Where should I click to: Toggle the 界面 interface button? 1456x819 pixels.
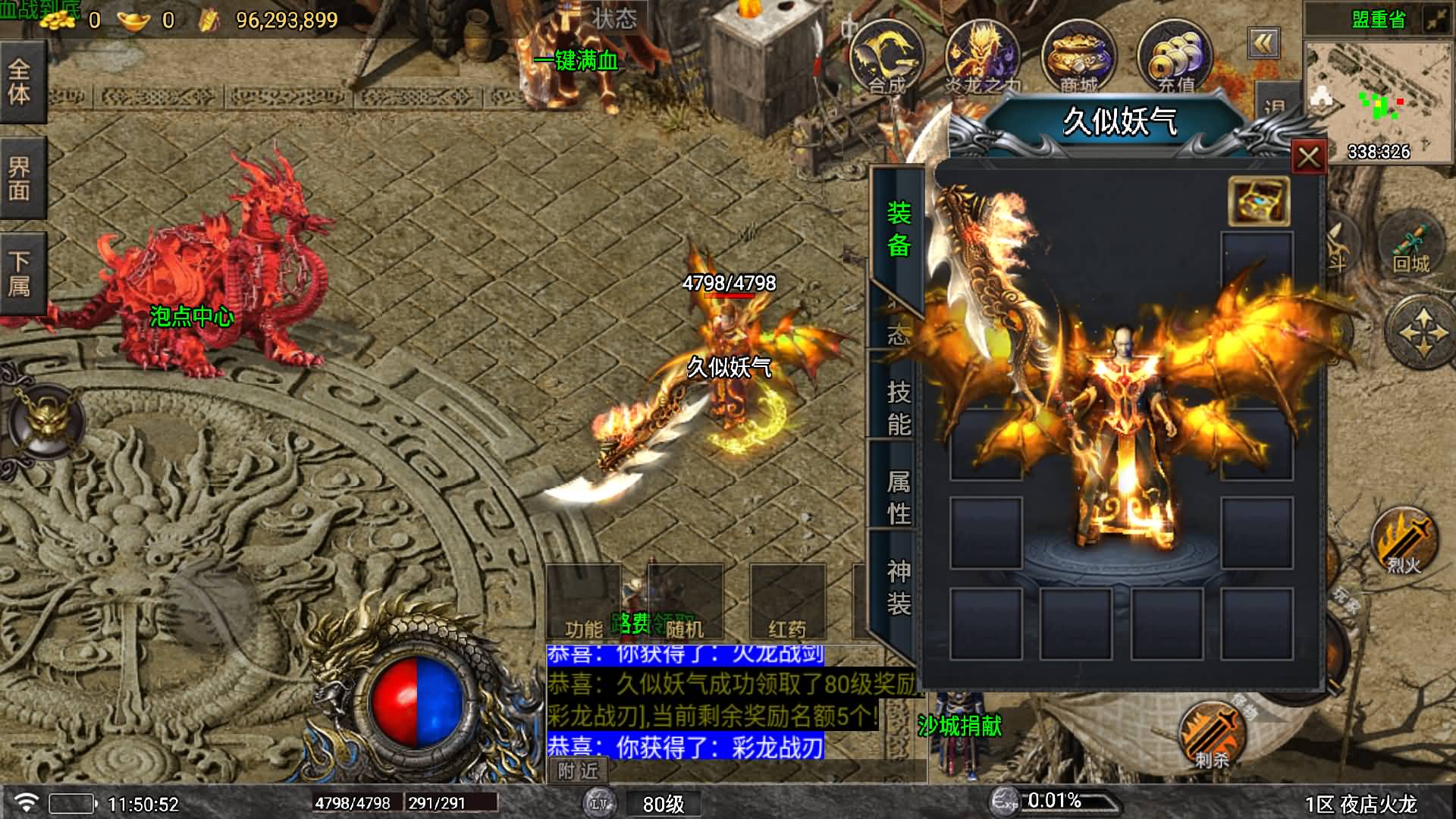(x=20, y=179)
